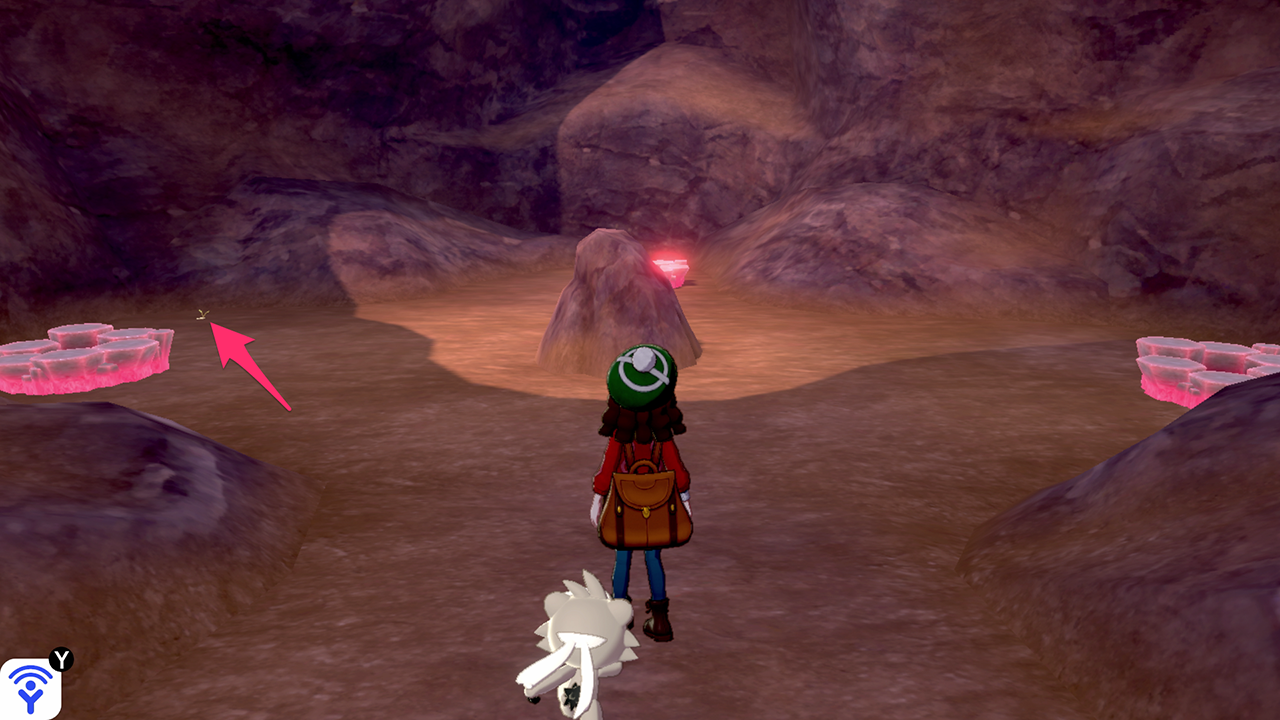Open the Y-Comm wireless icon
Viewport: 1280px width, 720px height.
[x=30, y=688]
